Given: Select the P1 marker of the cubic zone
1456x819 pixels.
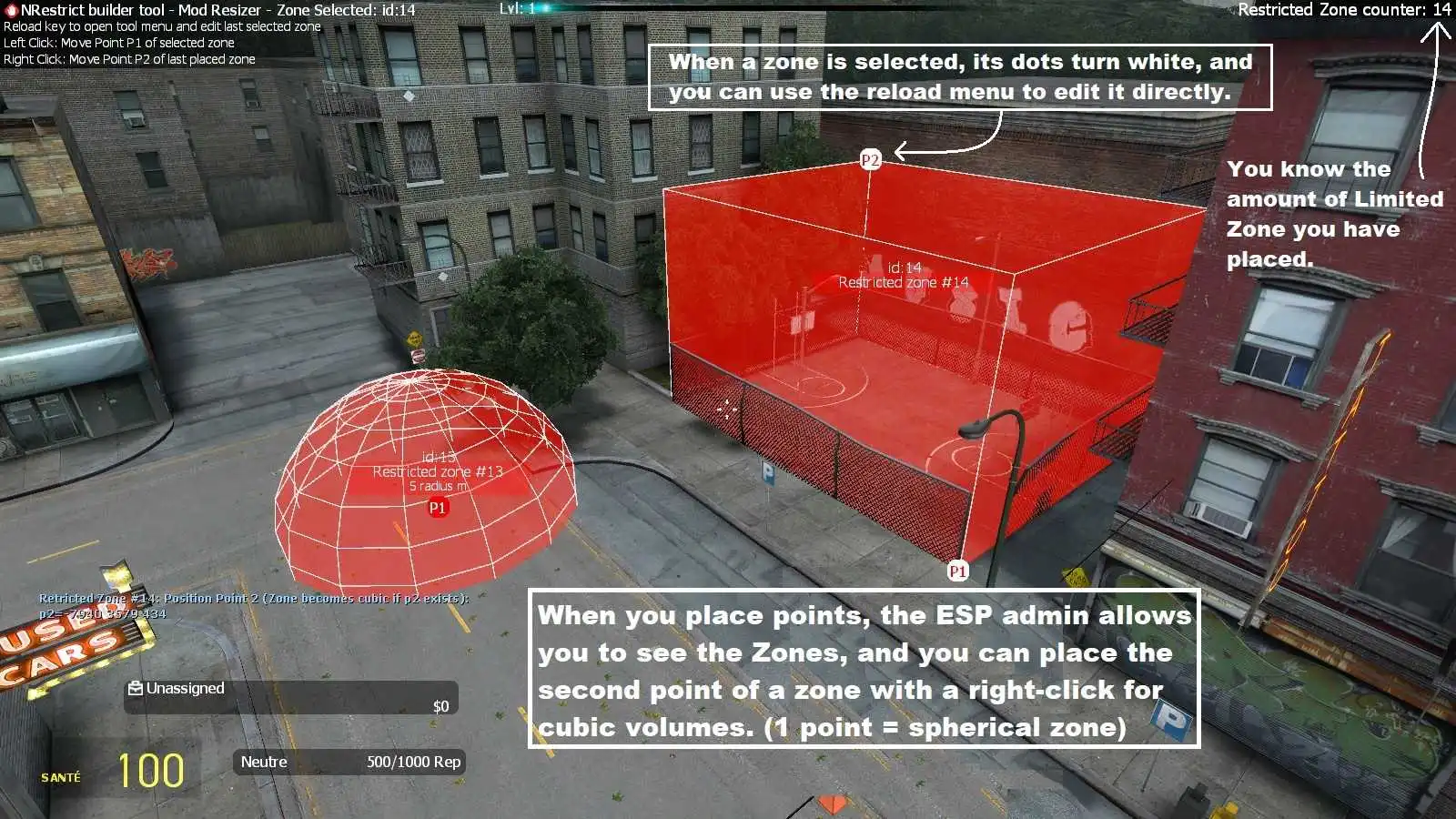Looking at the screenshot, I should (957, 571).
